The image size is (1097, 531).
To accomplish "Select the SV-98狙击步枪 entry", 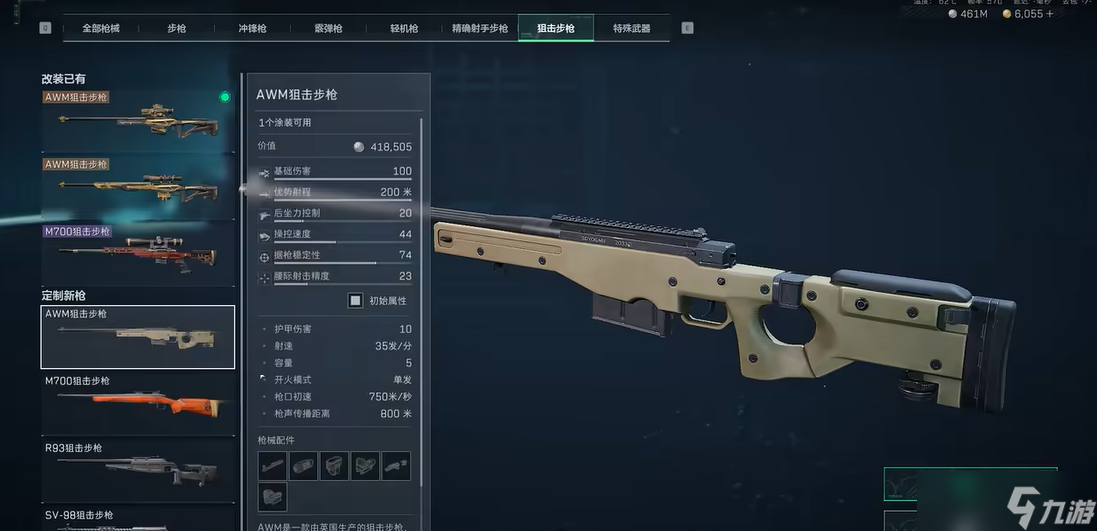I will [x=138, y=518].
